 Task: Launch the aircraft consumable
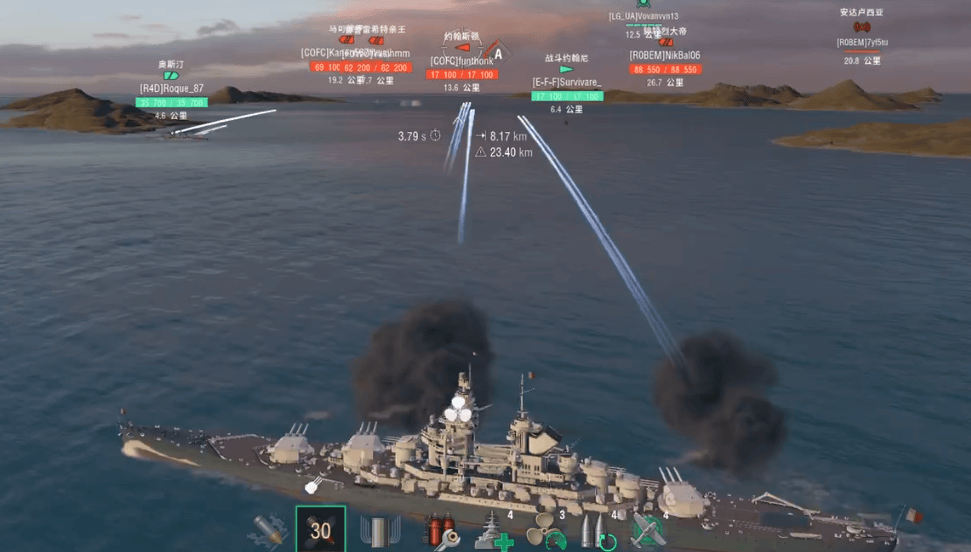pyautogui.click(x=649, y=531)
